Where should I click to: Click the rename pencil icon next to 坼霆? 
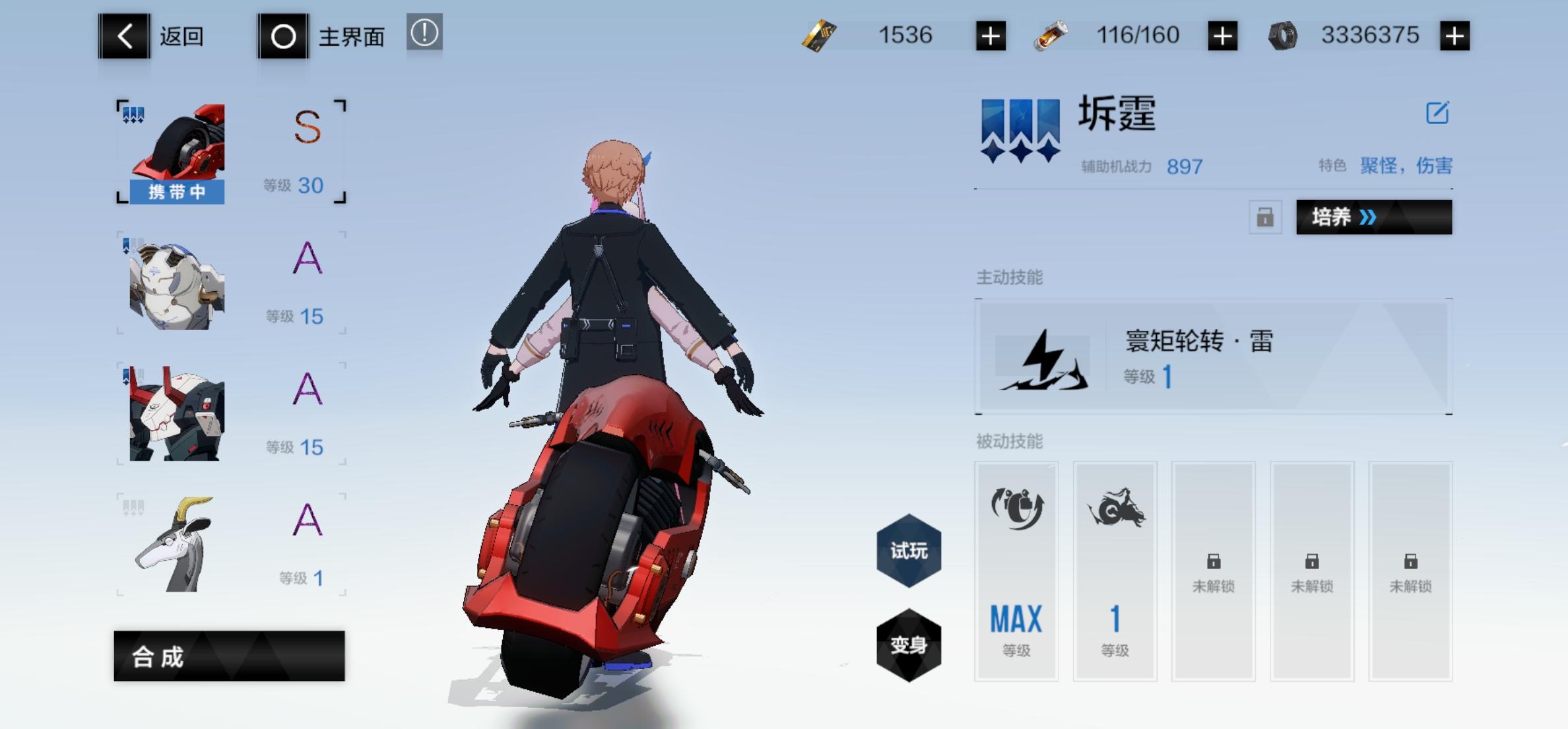coord(1439,114)
